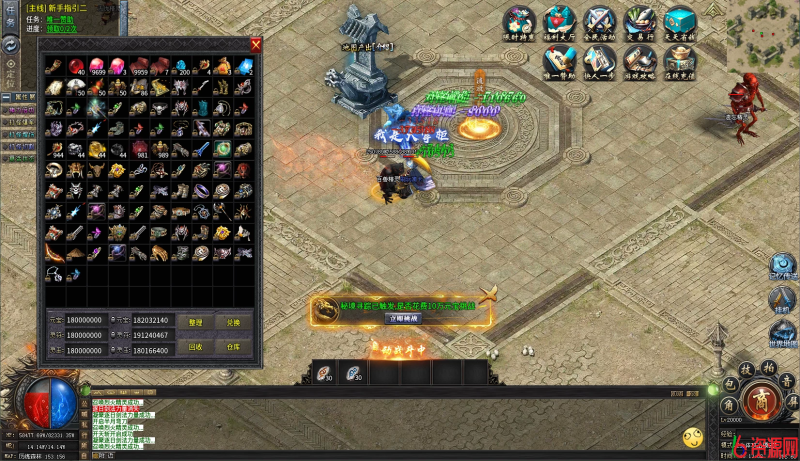Click the 整理 sort button

(195, 323)
